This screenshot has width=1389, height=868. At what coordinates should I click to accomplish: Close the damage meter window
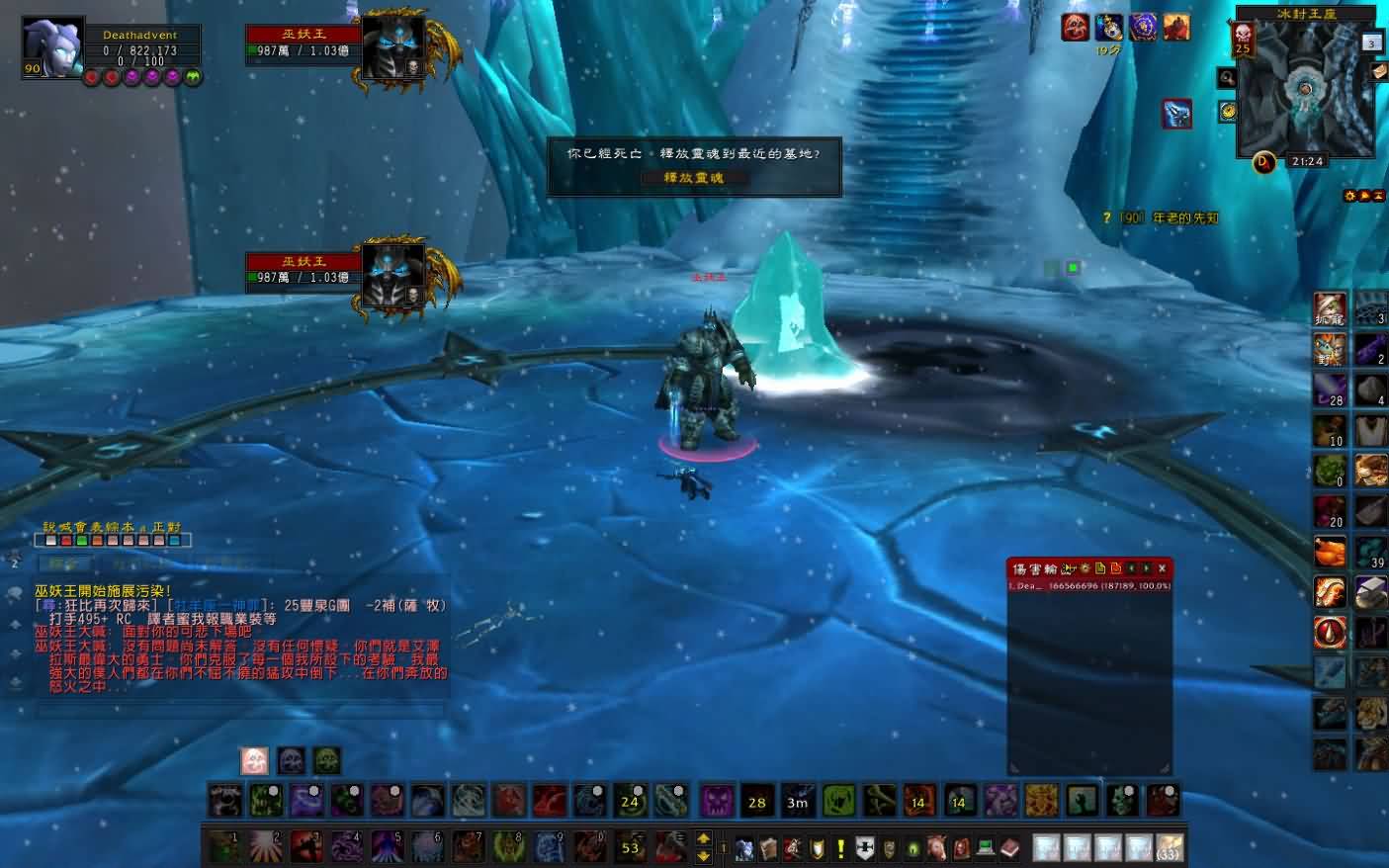coord(1162,568)
